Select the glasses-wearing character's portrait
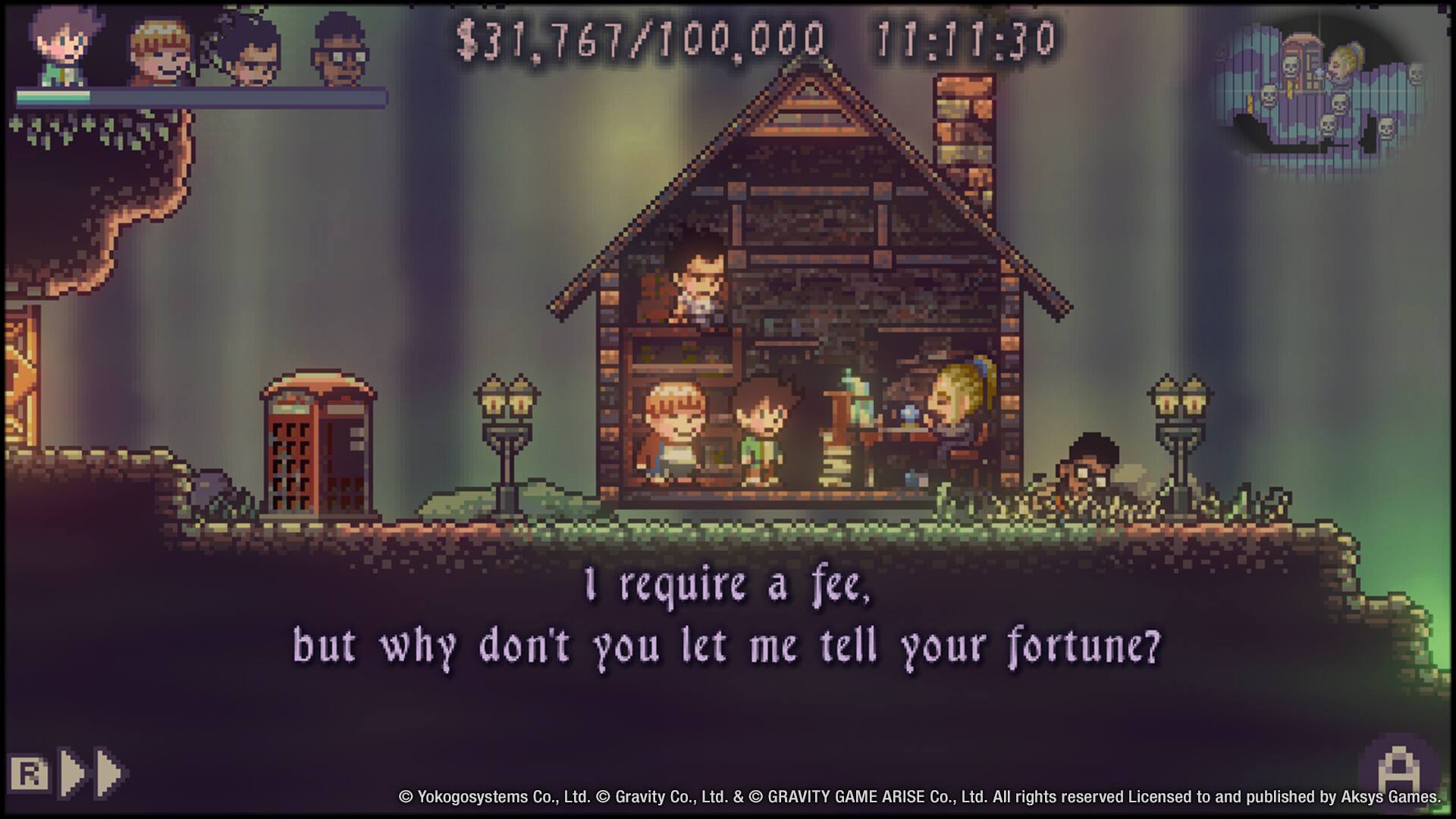Screen dimensions: 1456x819 click(x=337, y=45)
